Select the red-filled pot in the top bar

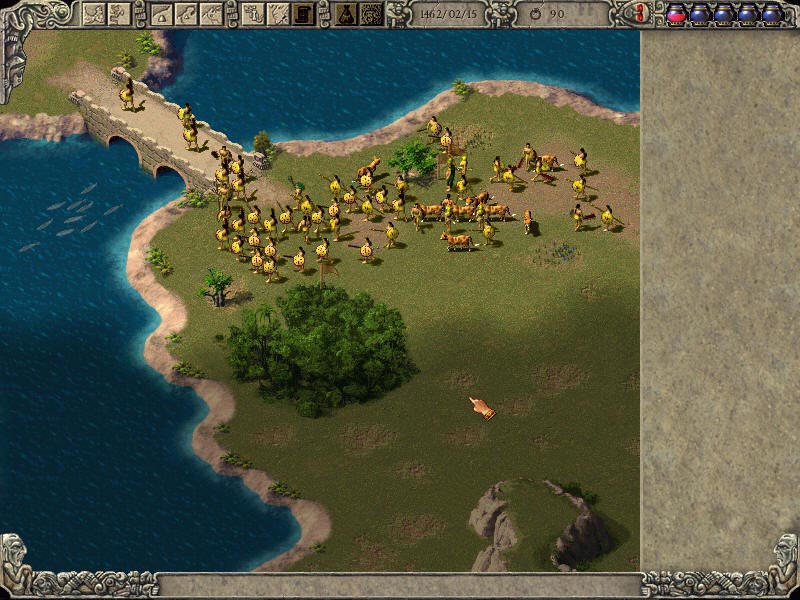coord(676,14)
